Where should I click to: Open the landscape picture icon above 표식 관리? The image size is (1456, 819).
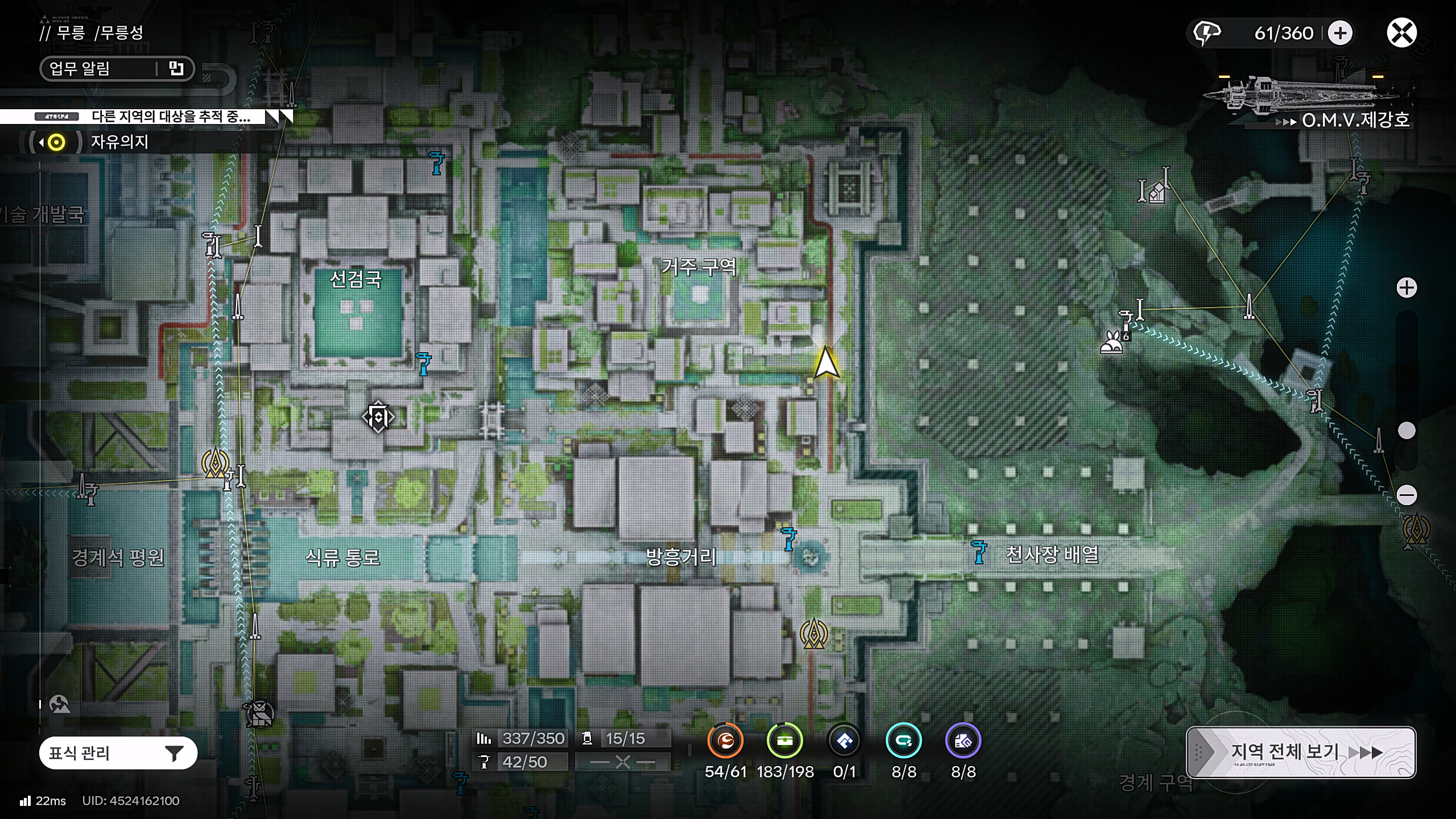(x=59, y=704)
